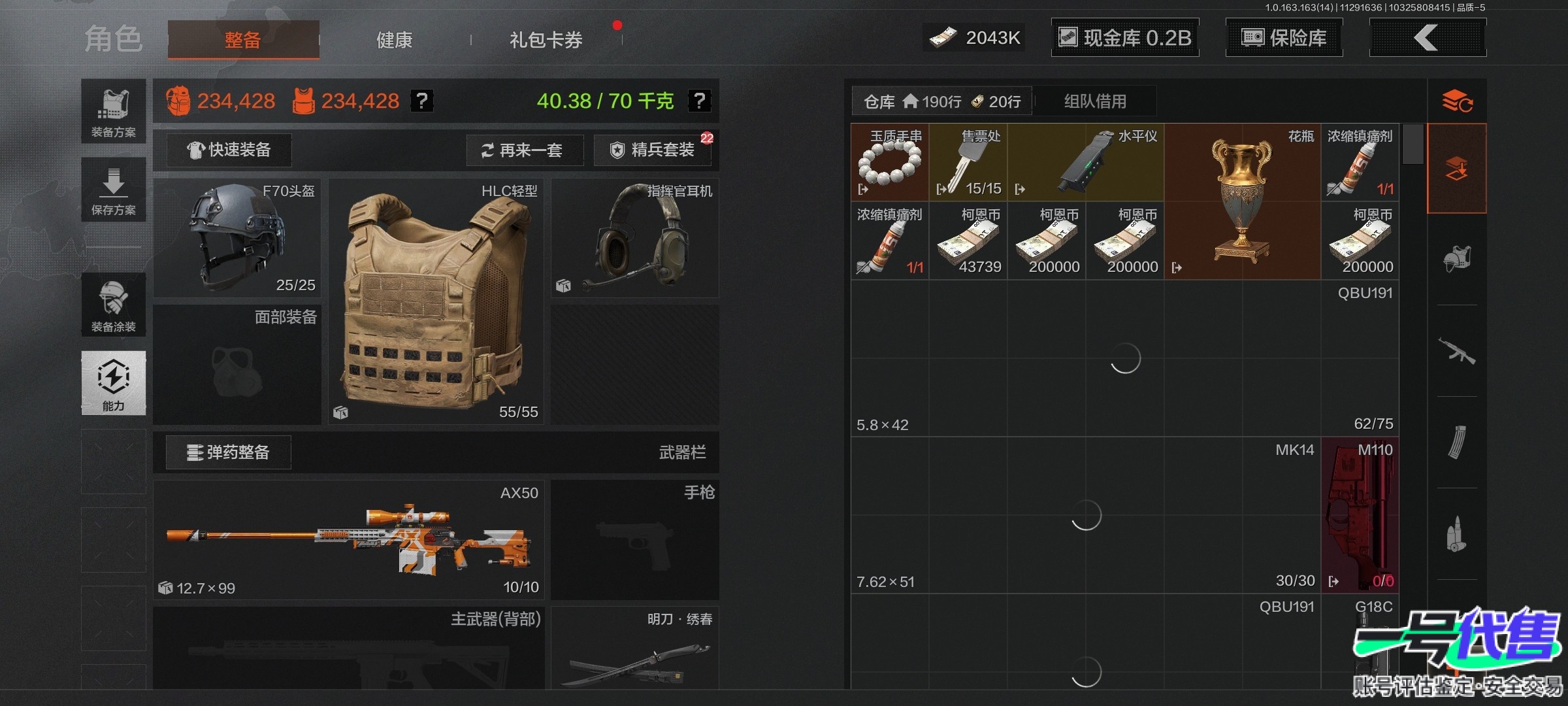Viewport: 1568px width, 706px height.
Task: Choose 再来一套 to re-equip
Action: click(x=521, y=150)
